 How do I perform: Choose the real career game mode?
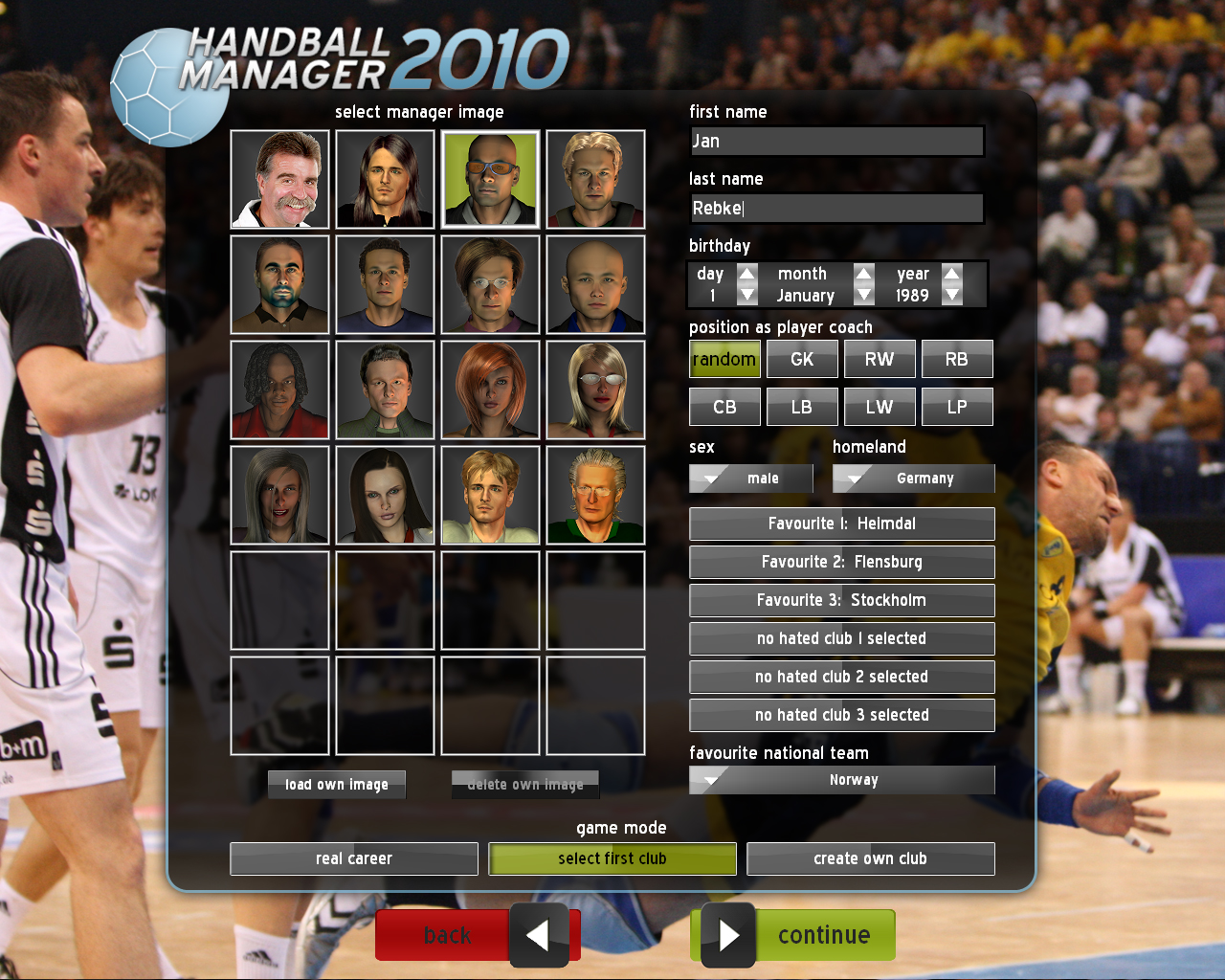(x=354, y=858)
